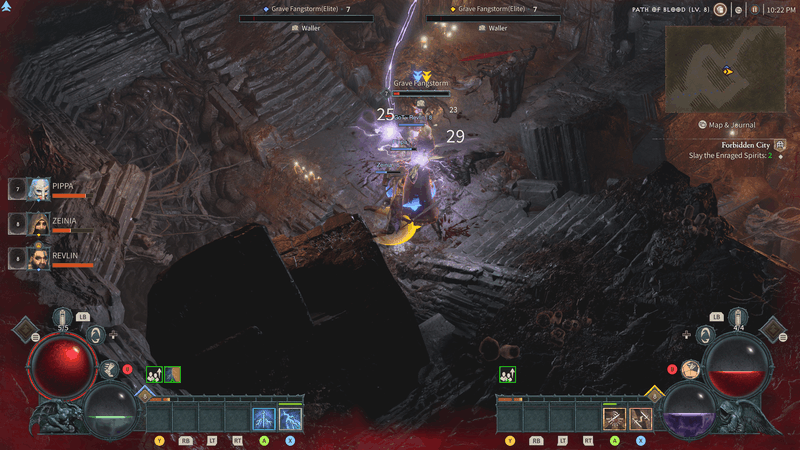800x450 pixels.
Task: Select Pippa's party portrait
Action: pos(38,189)
